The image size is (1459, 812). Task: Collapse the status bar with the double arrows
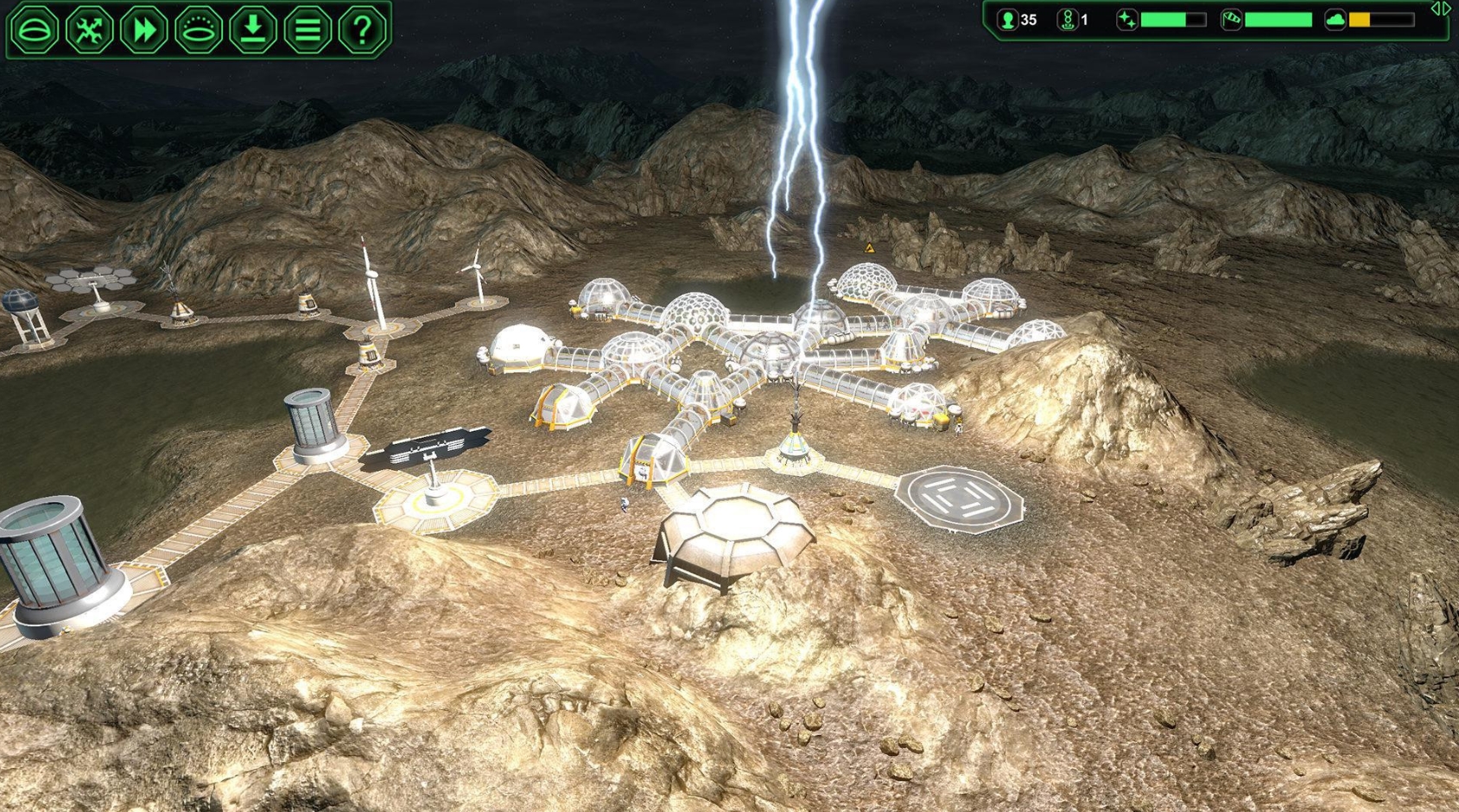tap(1442, 9)
